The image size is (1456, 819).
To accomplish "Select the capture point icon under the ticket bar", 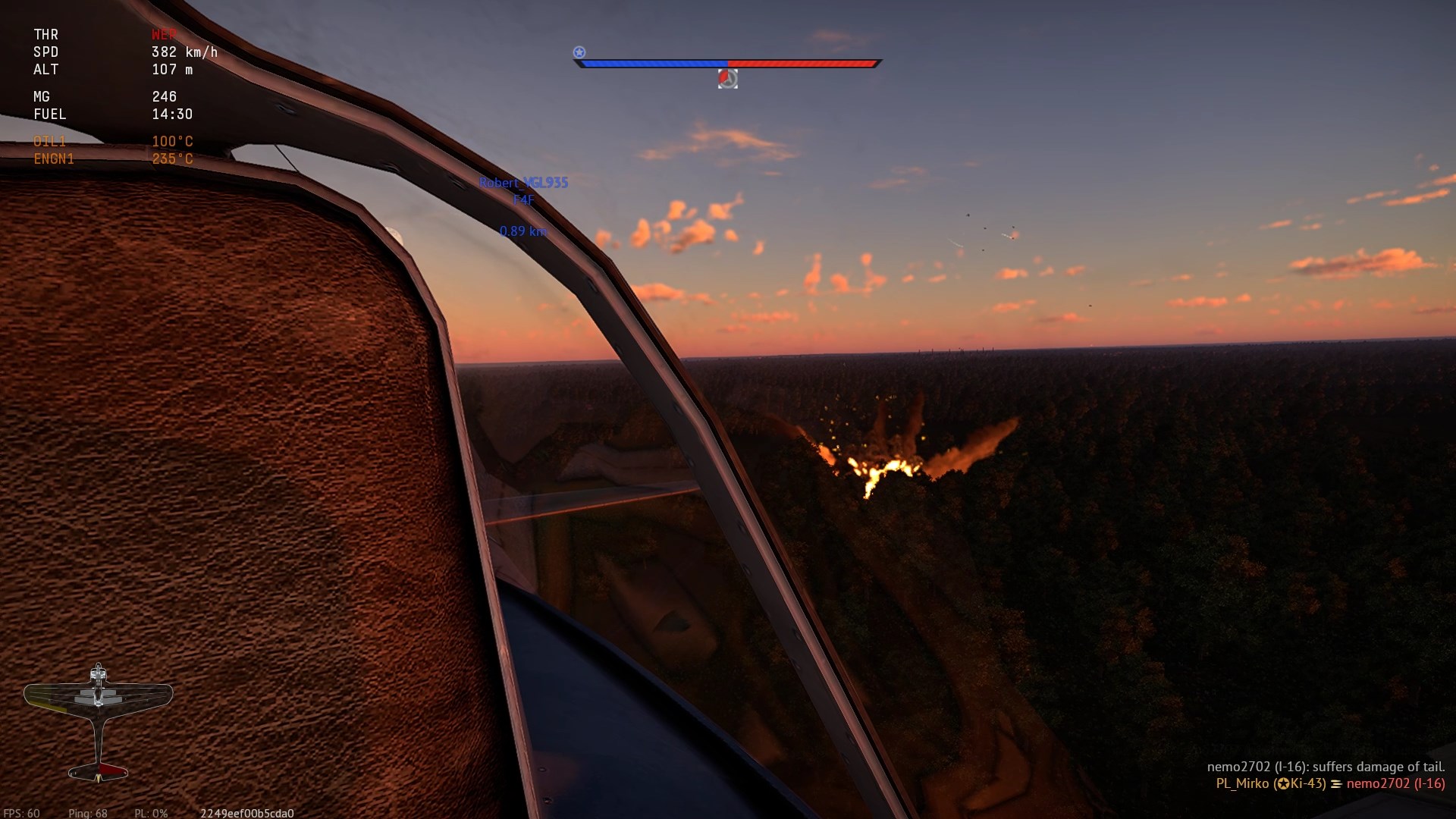I will (727, 79).
